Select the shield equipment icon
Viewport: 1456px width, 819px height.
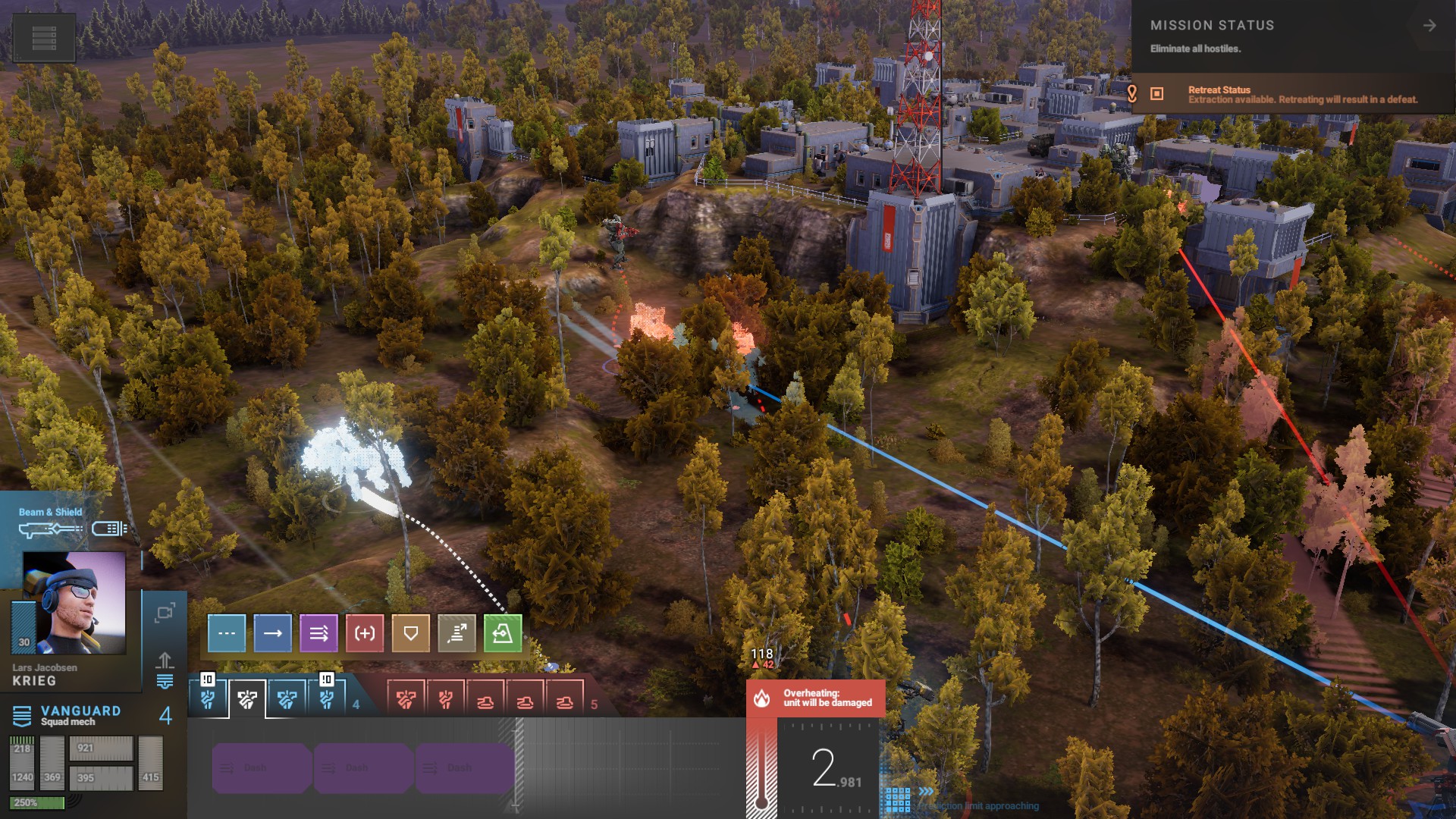point(109,529)
